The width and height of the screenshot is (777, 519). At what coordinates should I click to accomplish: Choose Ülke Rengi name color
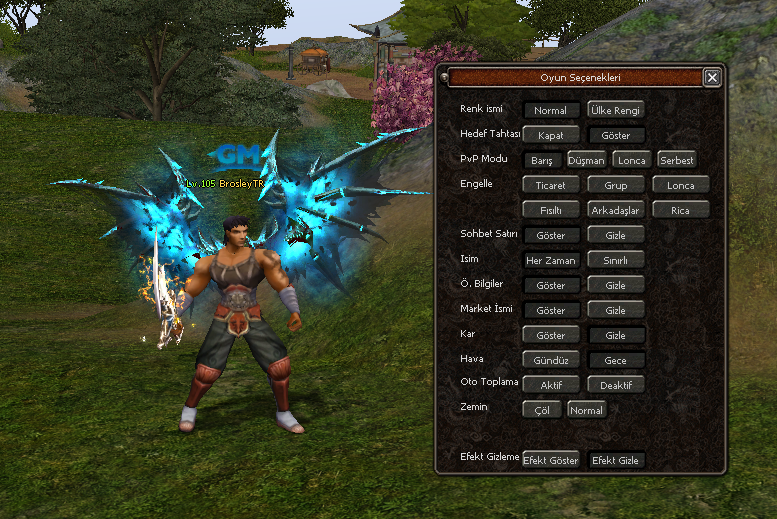pos(615,110)
